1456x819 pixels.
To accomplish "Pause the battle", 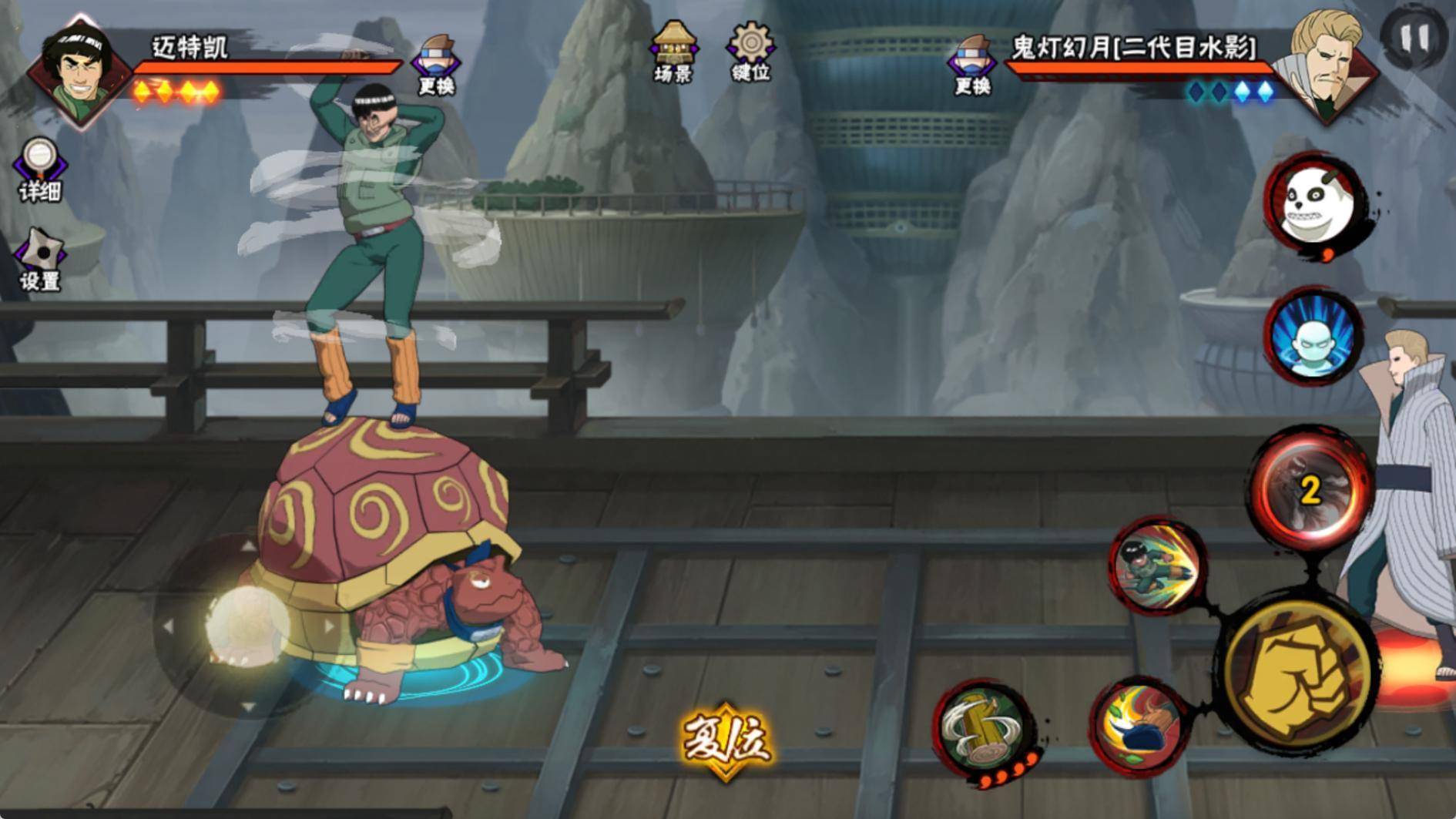I will (x=1414, y=37).
